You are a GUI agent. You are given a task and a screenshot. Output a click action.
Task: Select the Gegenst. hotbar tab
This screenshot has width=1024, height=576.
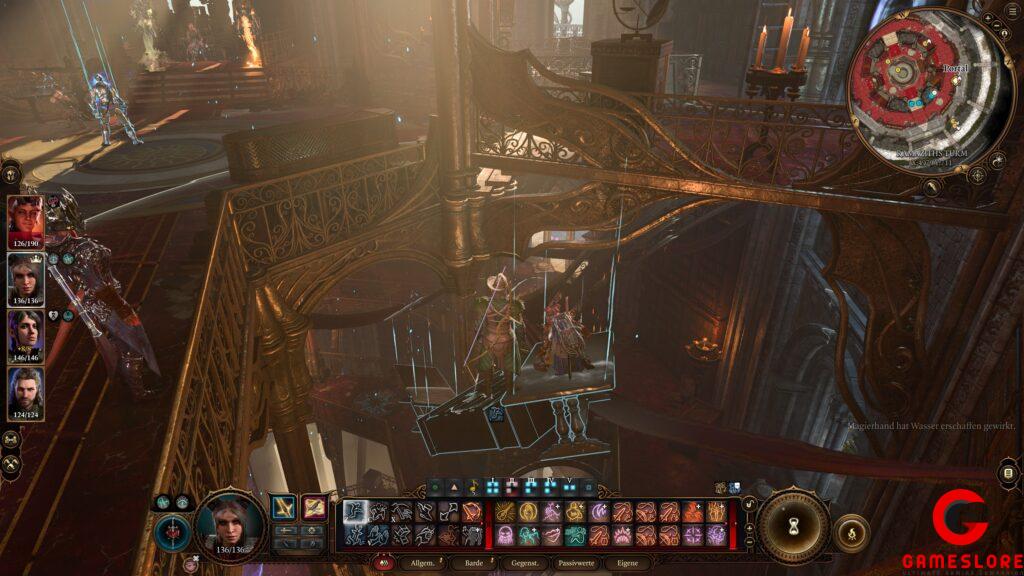(x=525, y=564)
